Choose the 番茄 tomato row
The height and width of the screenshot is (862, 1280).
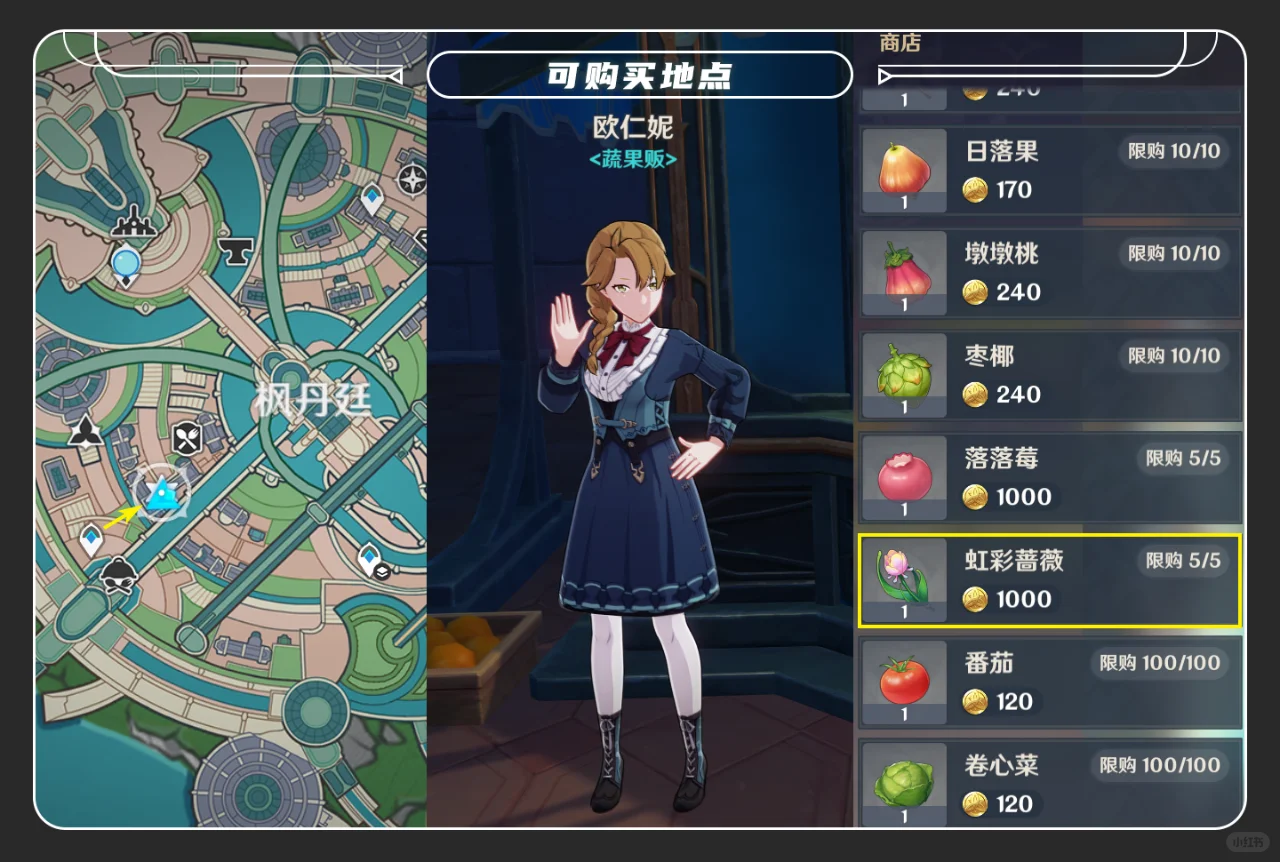1050,682
